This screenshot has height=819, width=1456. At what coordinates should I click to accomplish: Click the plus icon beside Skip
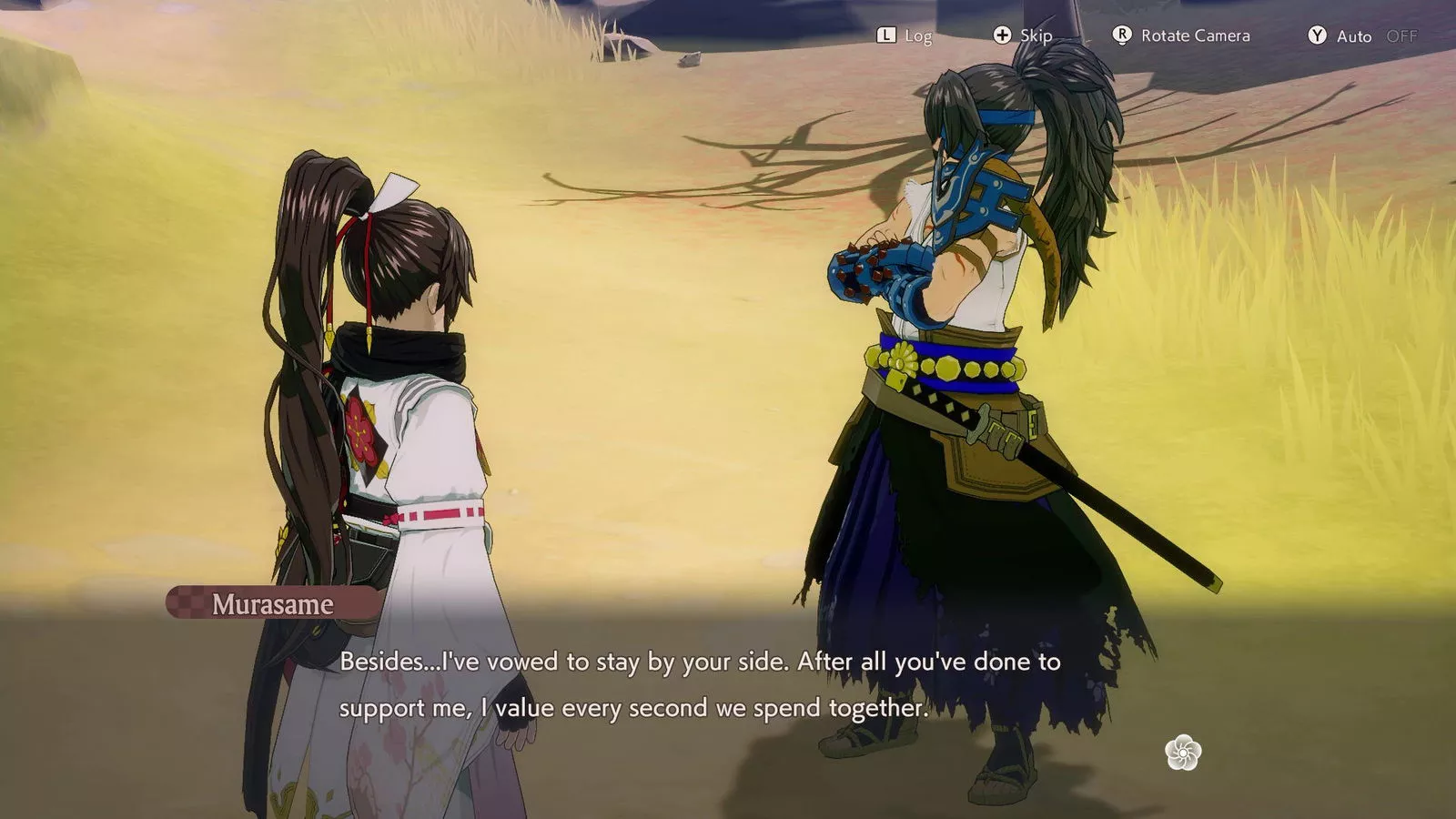(x=1001, y=35)
